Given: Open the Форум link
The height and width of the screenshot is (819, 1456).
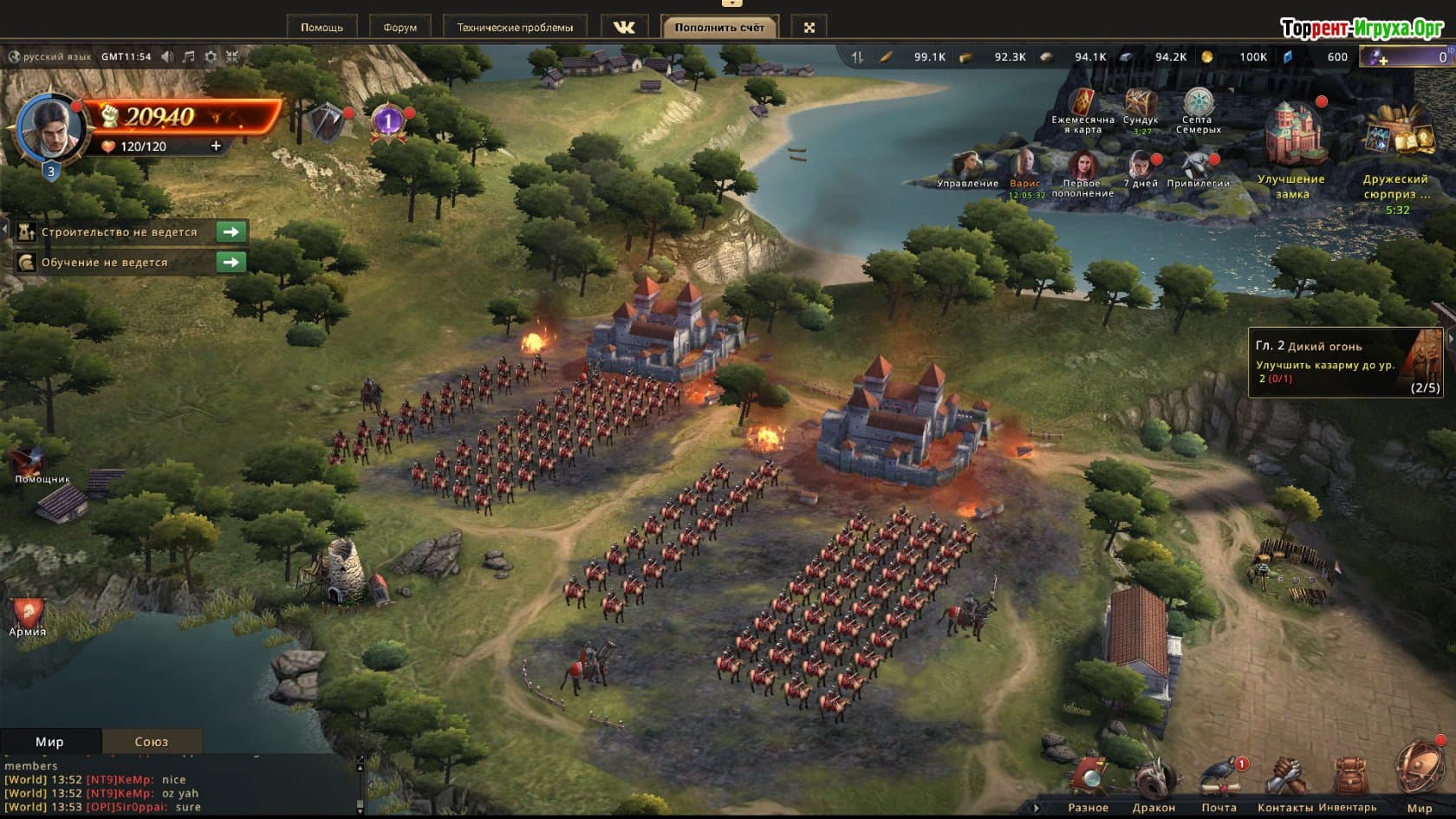Looking at the screenshot, I should 400,28.
